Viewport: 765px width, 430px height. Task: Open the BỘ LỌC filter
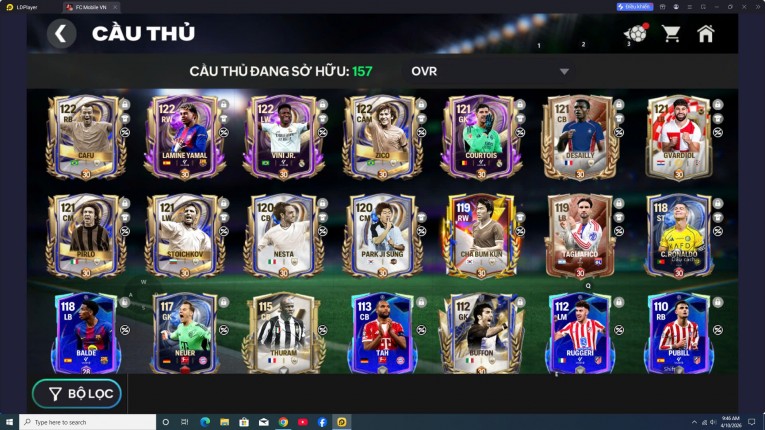[76, 394]
